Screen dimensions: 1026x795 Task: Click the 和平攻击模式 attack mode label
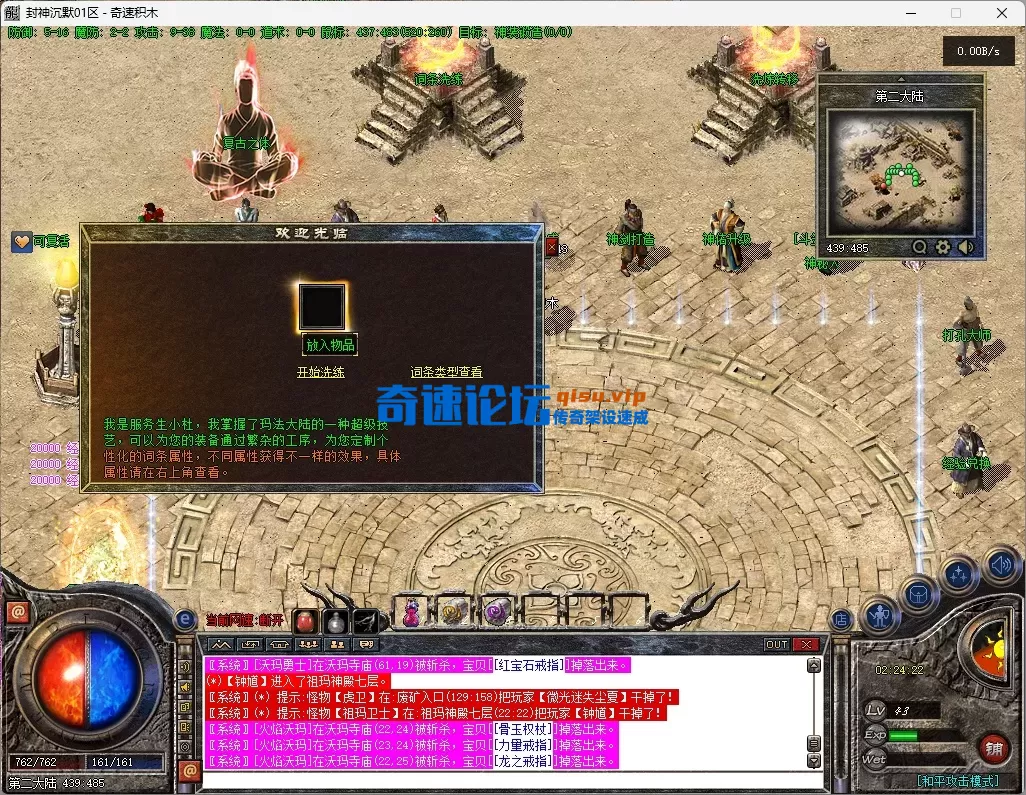pyautogui.click(x=956, y=780)
